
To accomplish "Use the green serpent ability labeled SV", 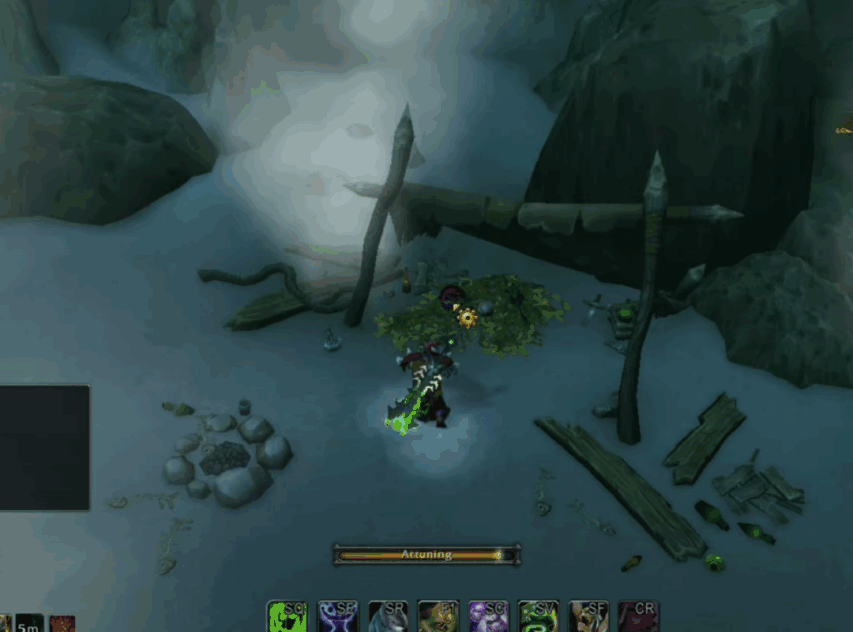I will coord(538,617).
